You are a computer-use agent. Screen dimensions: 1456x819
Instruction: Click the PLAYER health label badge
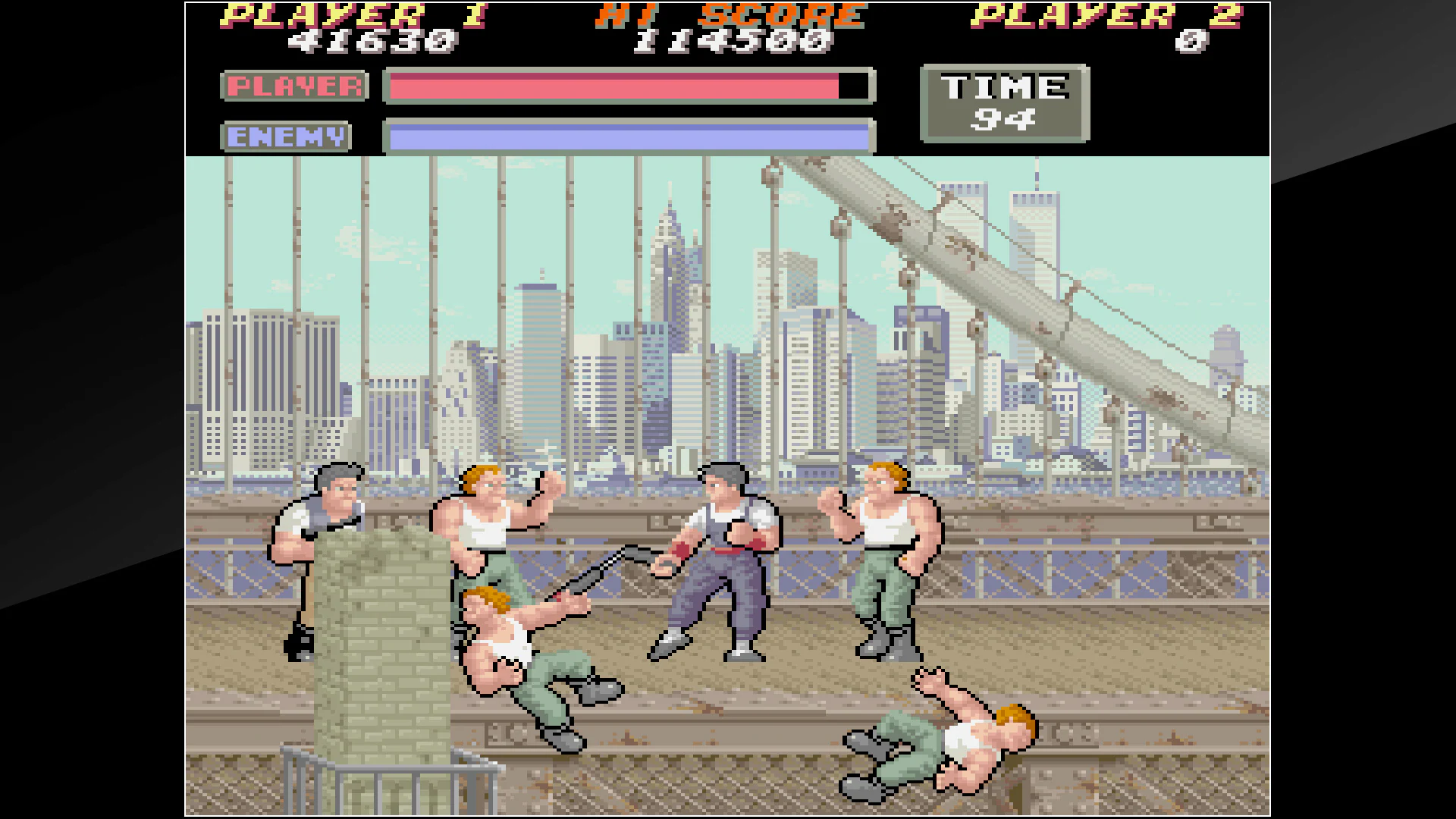click(294, 86)
